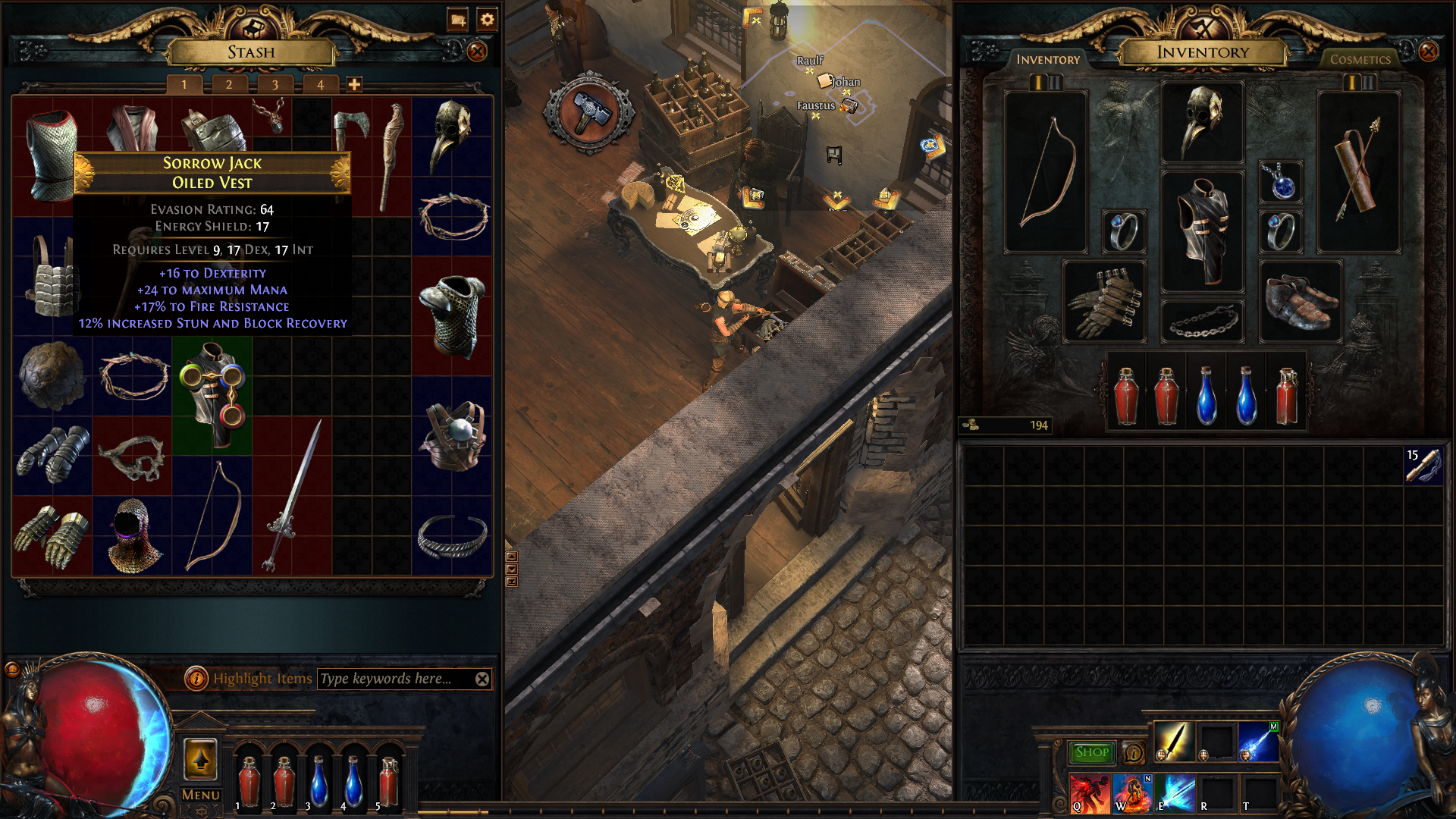Select the equipped blue amulet
This screenshot has height=819, width=1456.
pos(1281,182)
